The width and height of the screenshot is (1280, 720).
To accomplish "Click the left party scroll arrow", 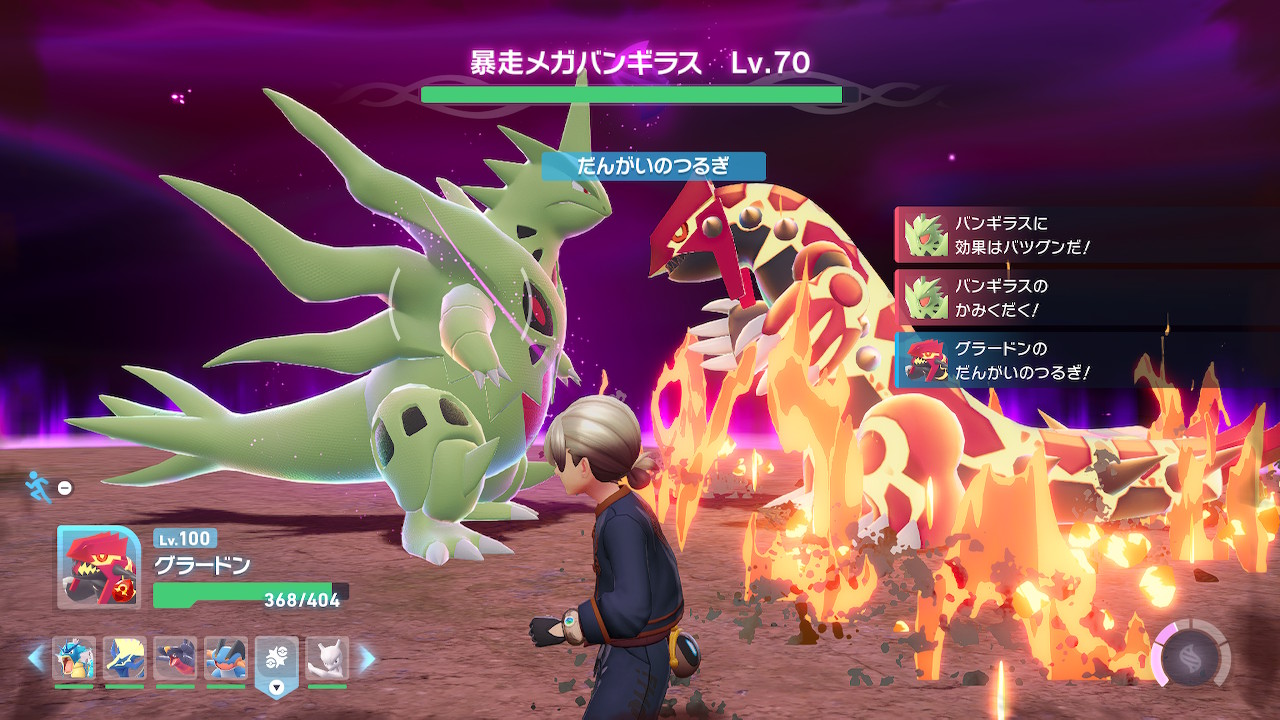I will (36, 658).
